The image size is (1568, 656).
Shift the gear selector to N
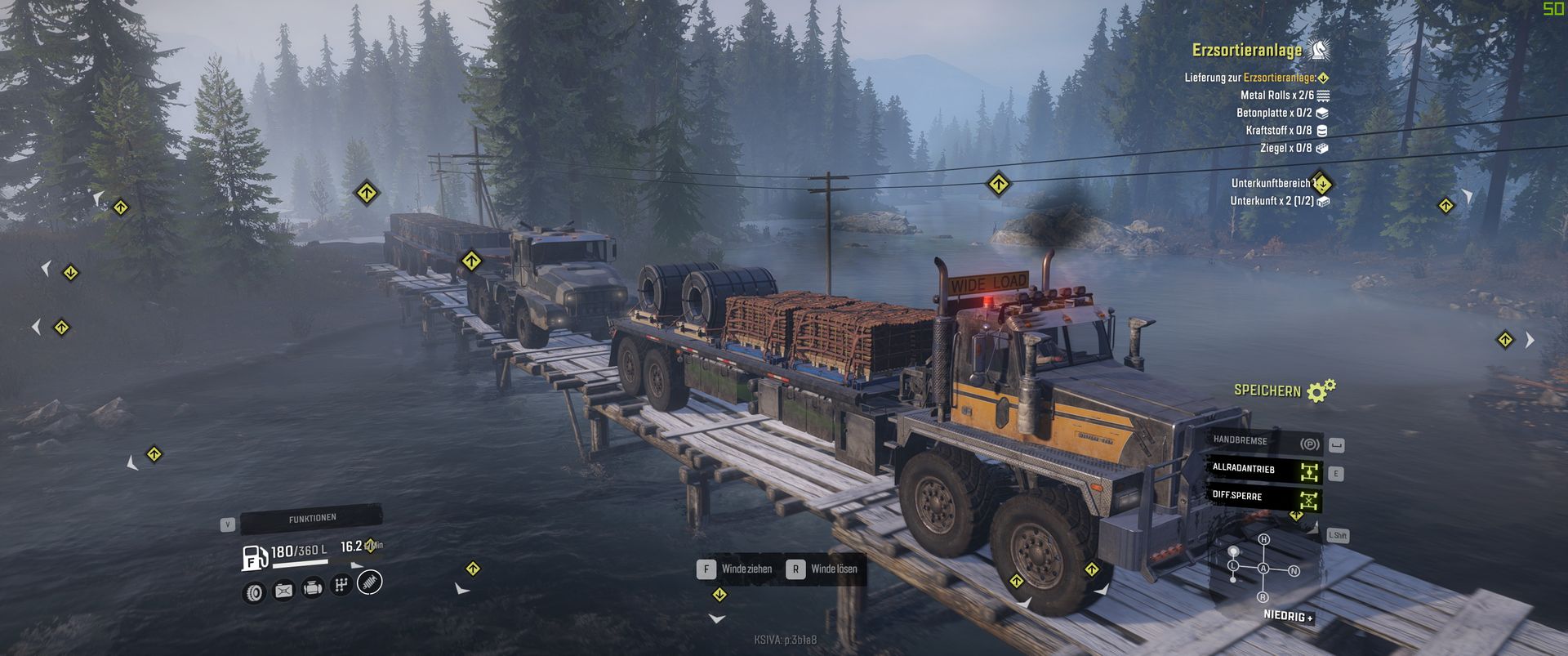click(1294, 571)
